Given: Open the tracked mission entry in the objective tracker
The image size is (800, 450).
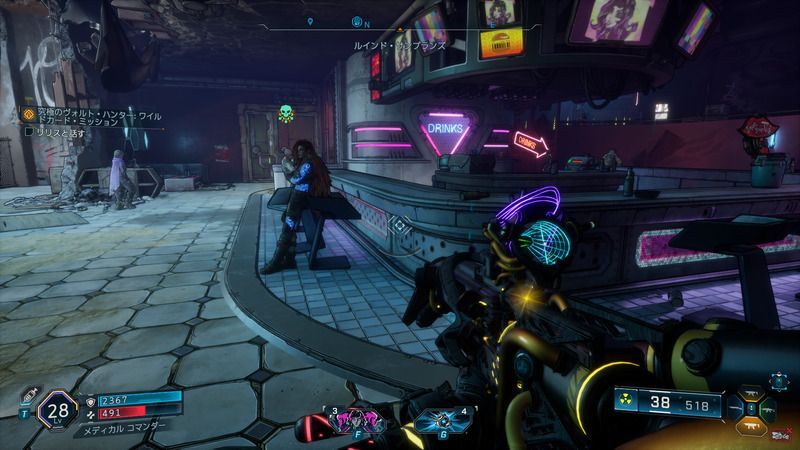Looking at the screenshot, I should pos(90,117).
